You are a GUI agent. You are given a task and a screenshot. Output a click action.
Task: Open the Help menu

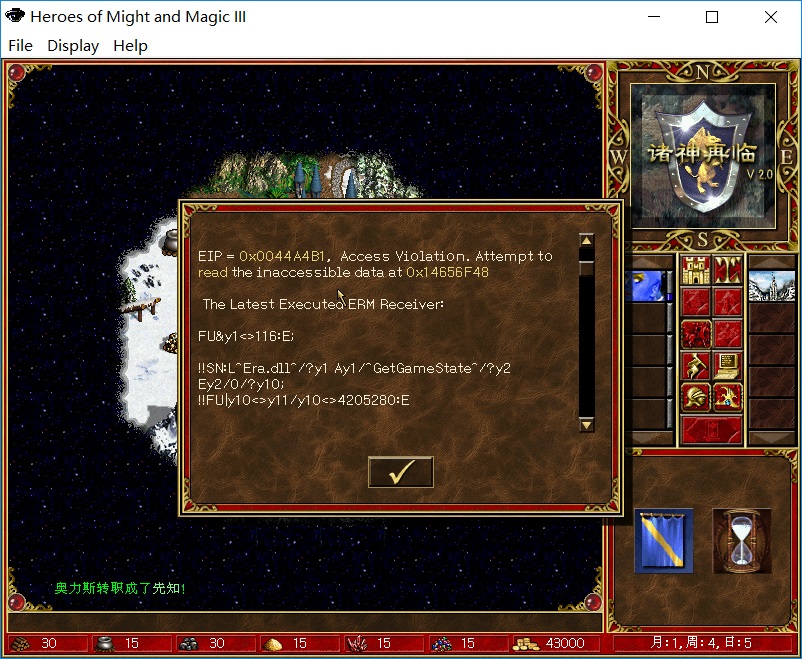[130, 45]
